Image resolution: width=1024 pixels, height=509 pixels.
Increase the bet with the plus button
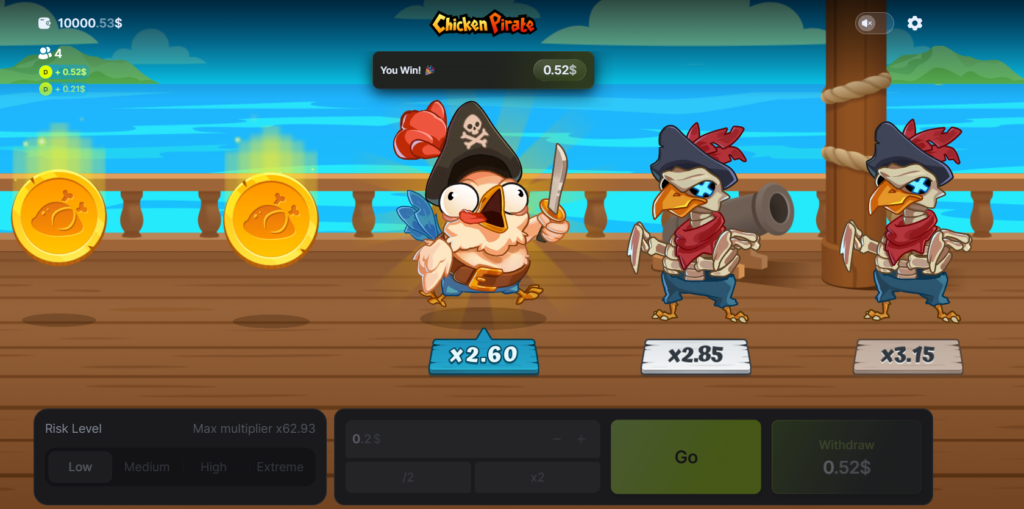coord(581,439)
